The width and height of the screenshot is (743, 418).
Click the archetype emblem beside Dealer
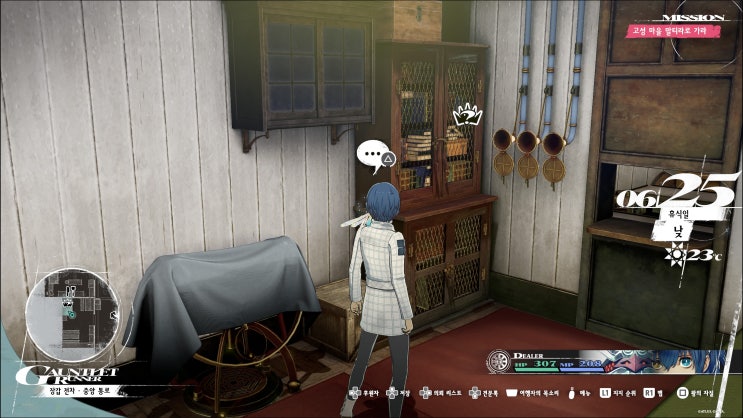click(499, 362)
